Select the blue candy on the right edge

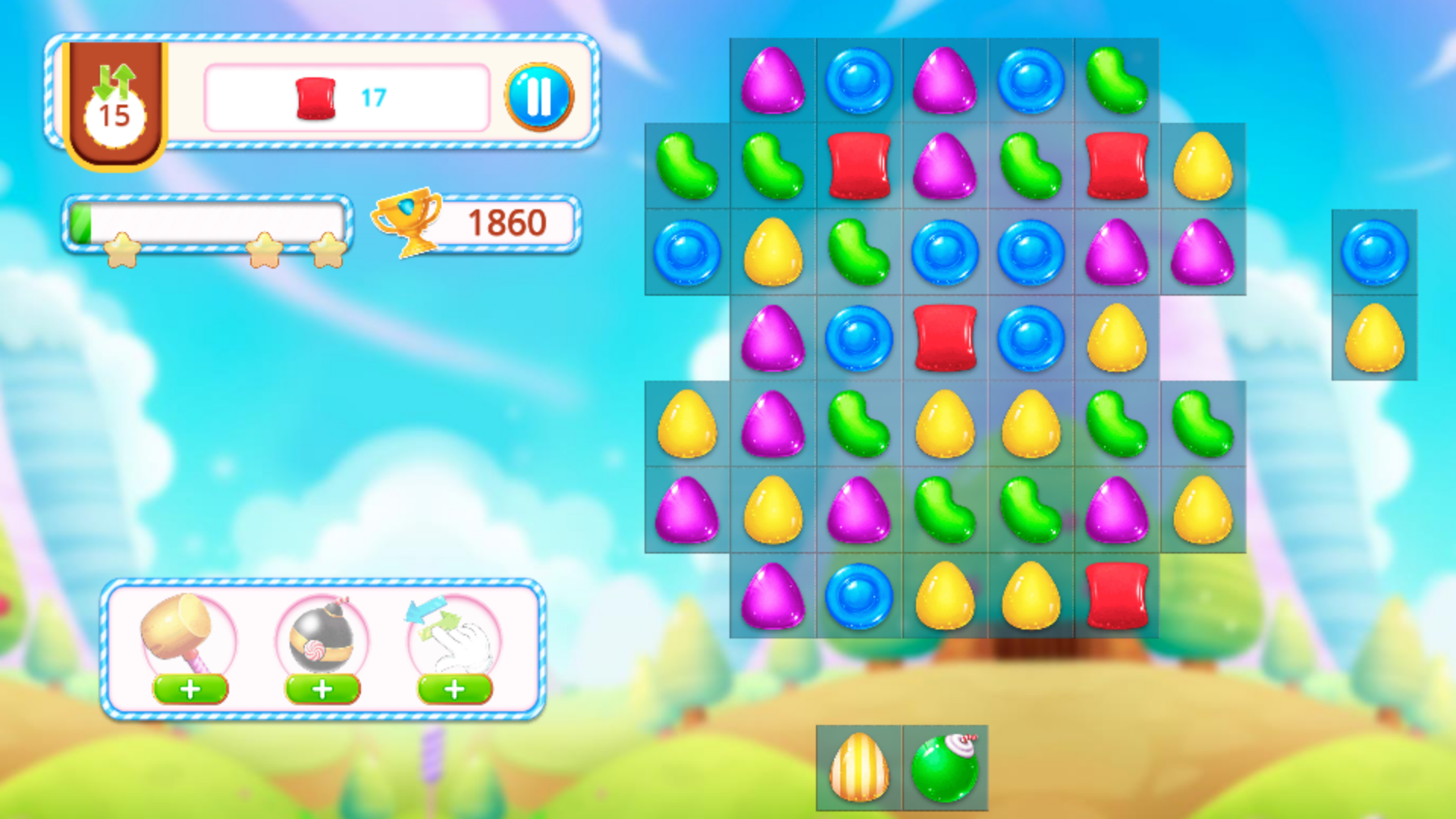(1374, 253)
